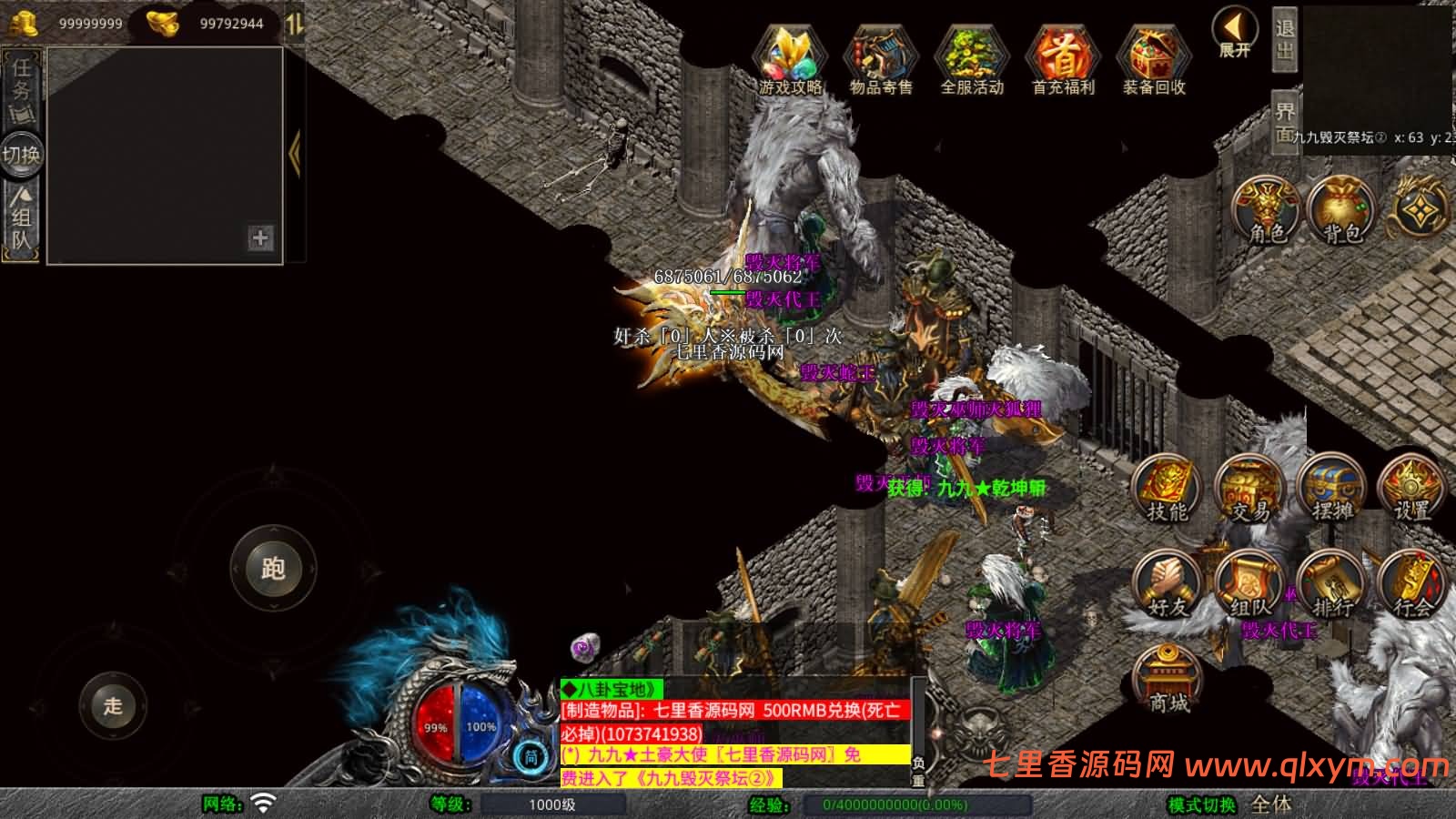This screenshot has width=1456, height=819.
Task: Tap the 跑 run button
Action: [273, 568]
